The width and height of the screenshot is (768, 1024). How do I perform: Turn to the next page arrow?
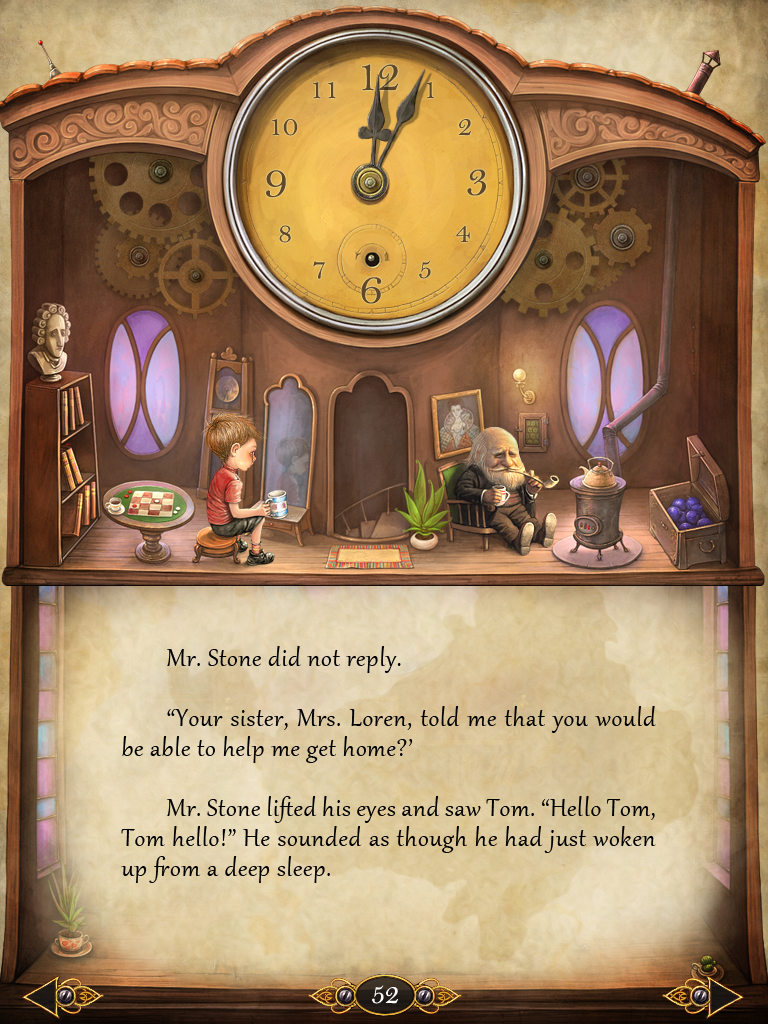[x=724, y=996]
